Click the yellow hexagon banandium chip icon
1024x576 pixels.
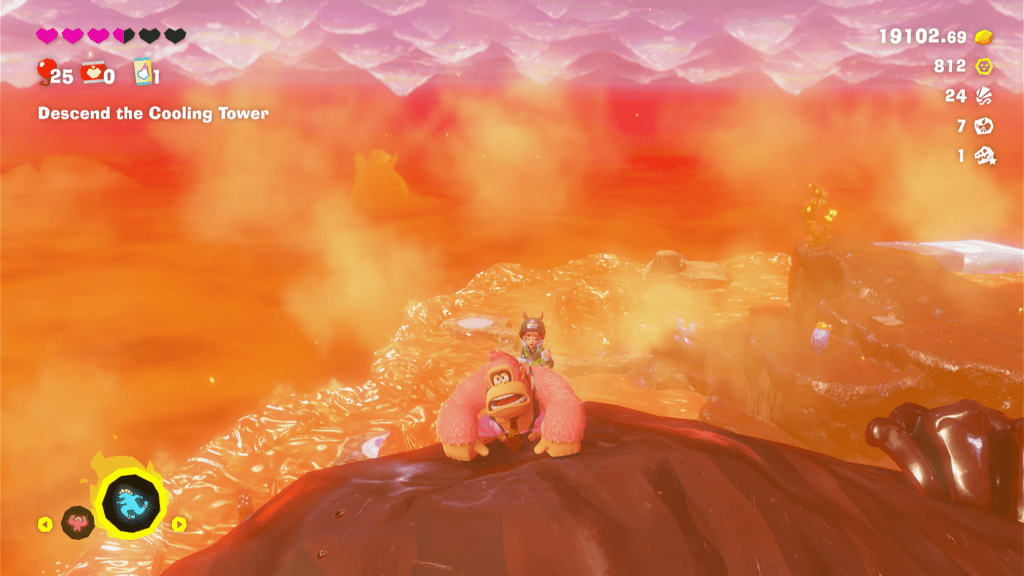tap(984, 66)
